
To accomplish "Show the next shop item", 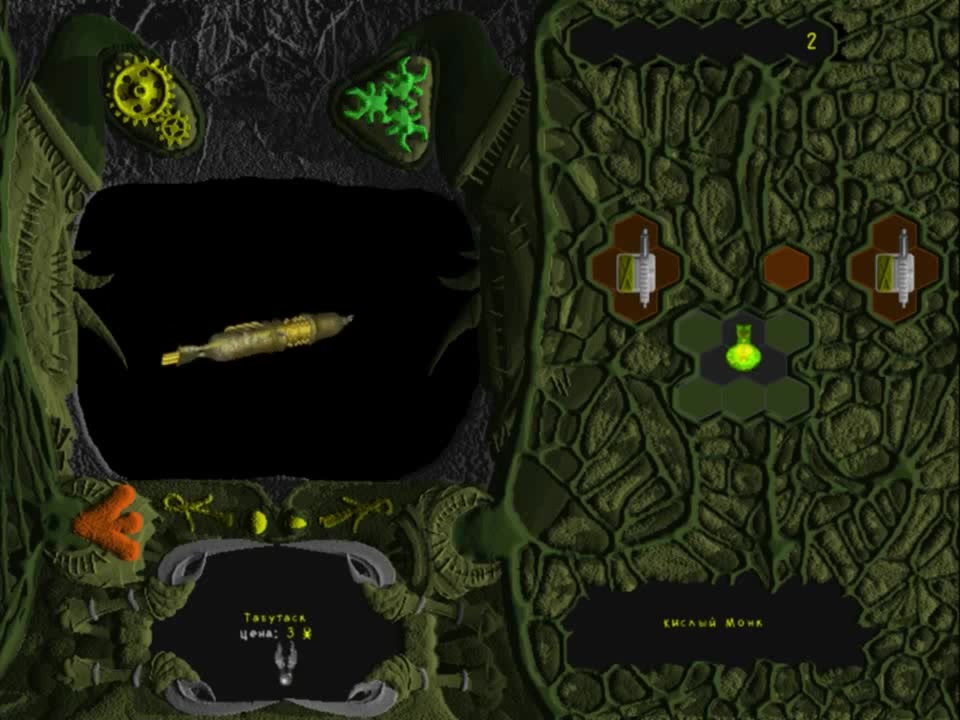I will tap(356, 512).
